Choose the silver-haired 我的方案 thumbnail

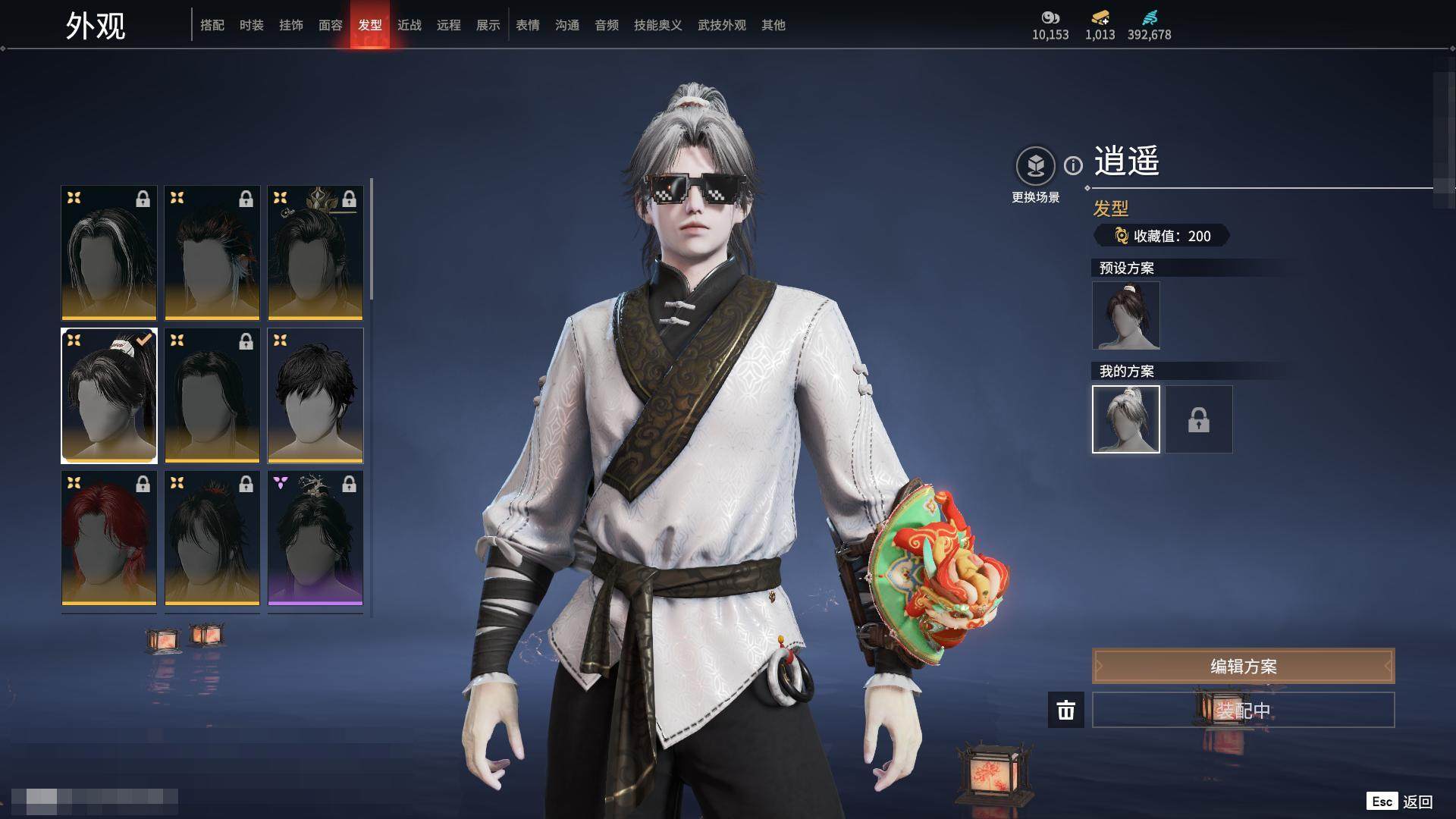click(x=1125, y=419)
